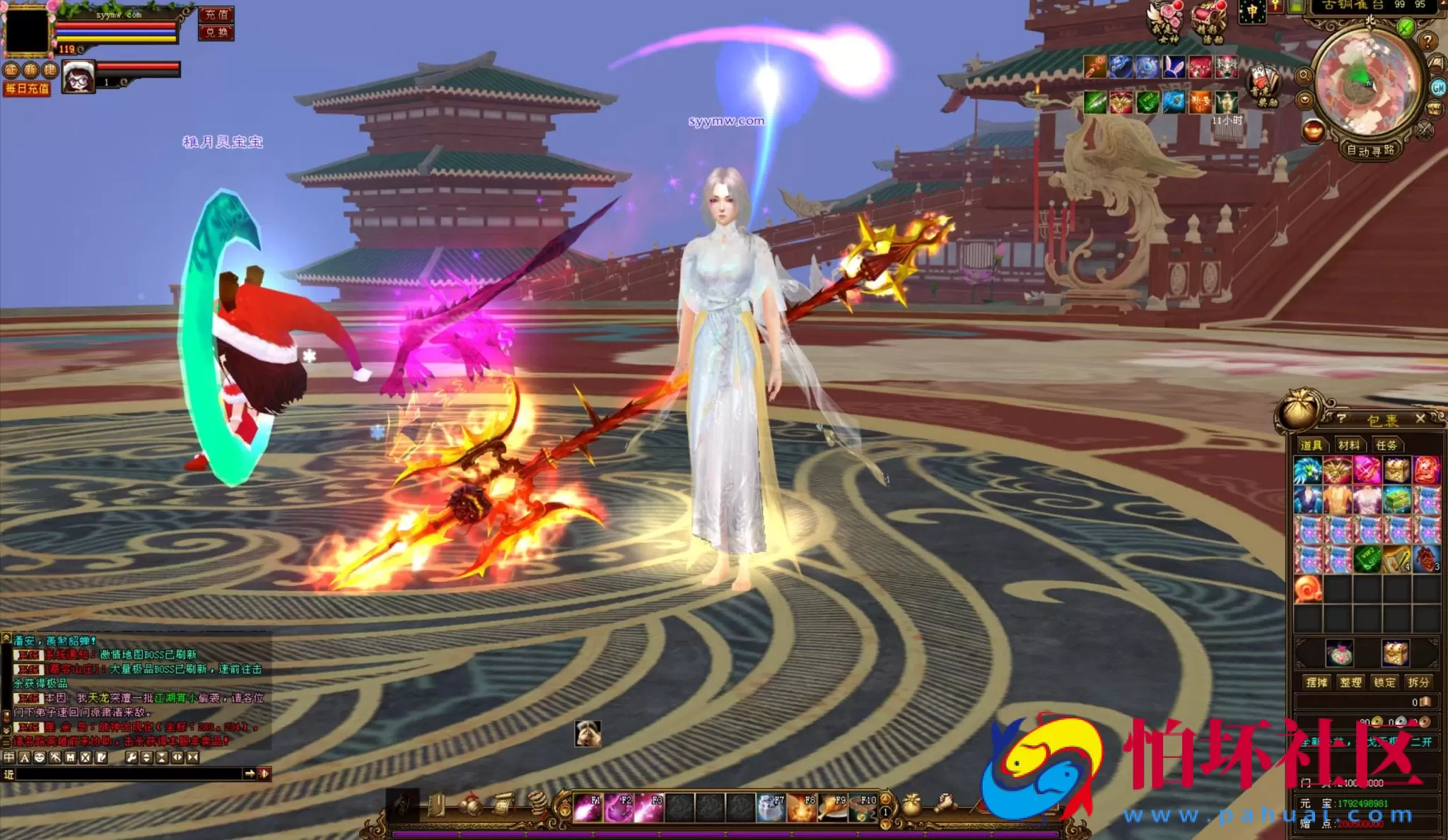Toggle the 中 input method indicator in chat bar
Screen dimensions: 1448x840
pyautogui.click(x=8, y=757)
